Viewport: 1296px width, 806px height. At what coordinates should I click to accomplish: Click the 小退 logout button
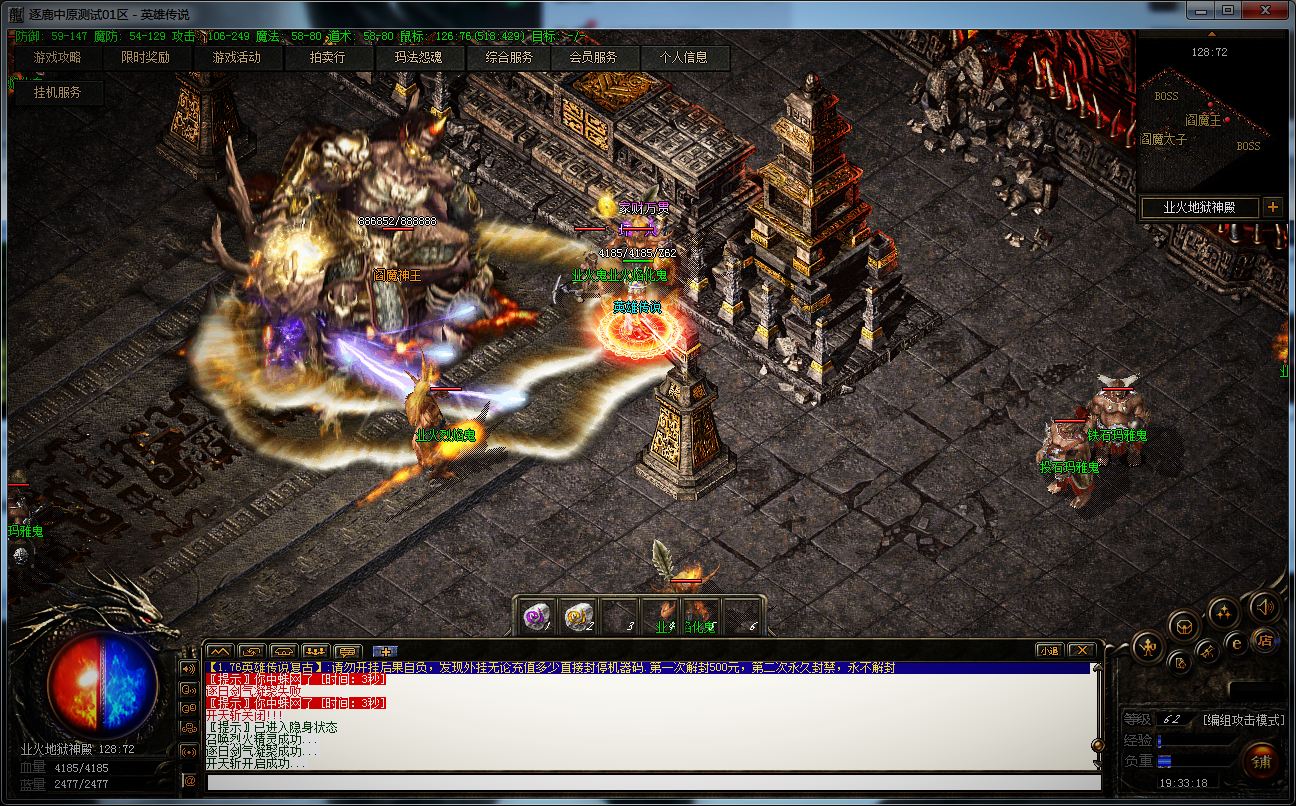(1049, 650)
